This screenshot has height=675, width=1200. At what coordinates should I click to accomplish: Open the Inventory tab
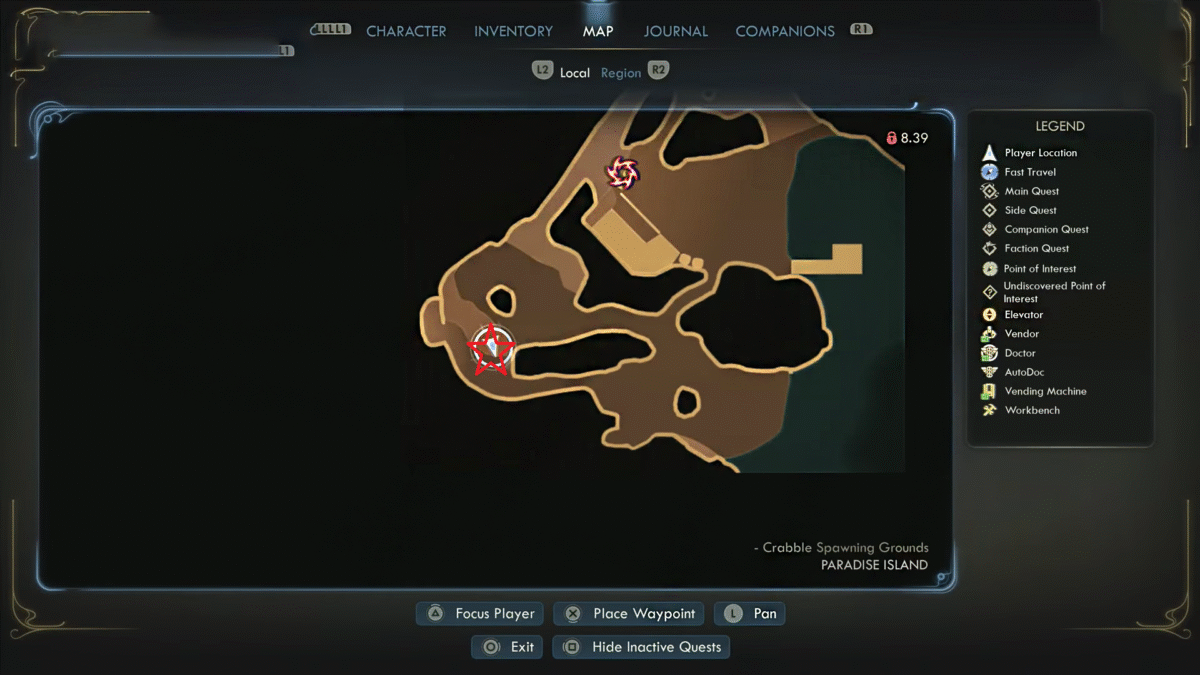click(513, 31)
